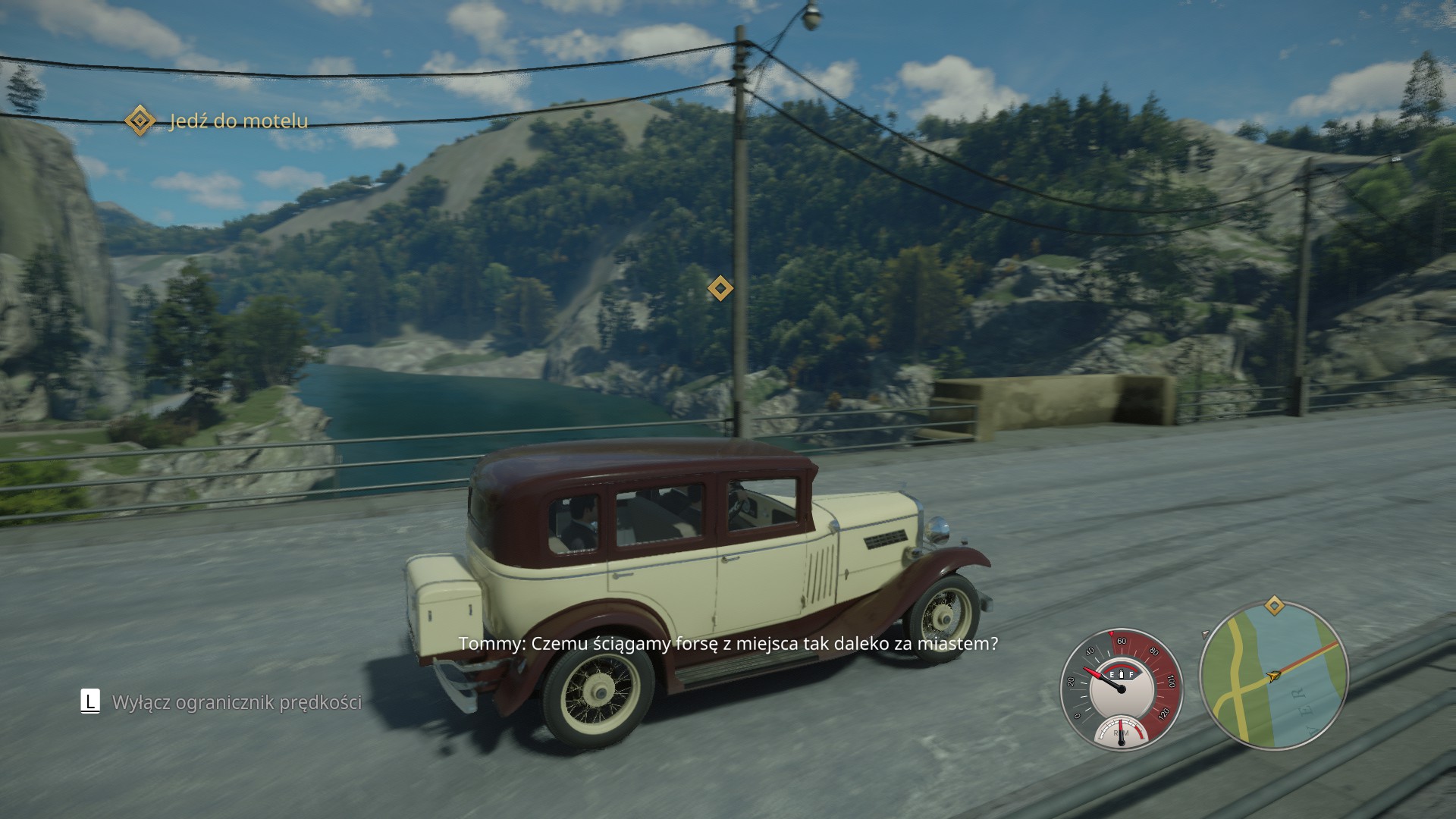This screenshot has width=1456, height=819.
Task: Click the objective diamond marker on minimap edge
Action: (x=1275, y=606)
